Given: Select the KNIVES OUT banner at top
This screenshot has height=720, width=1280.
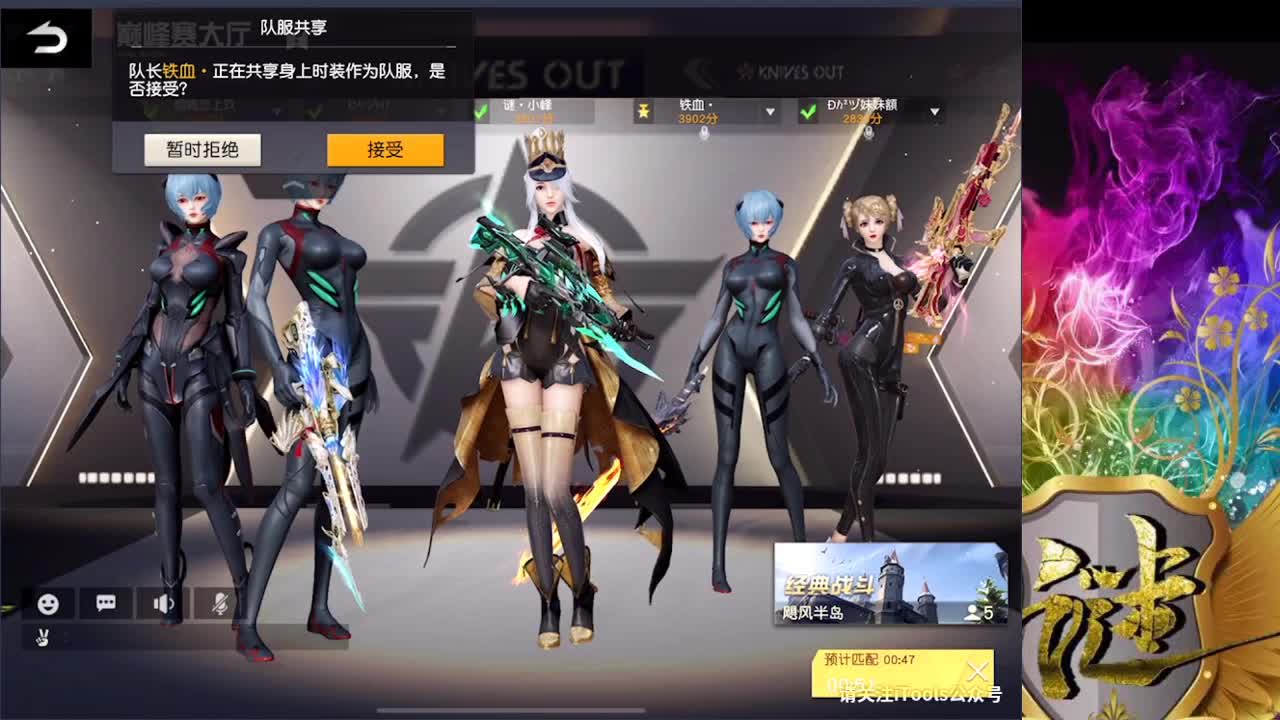Looking at the screenshot, I should (790, 72).
